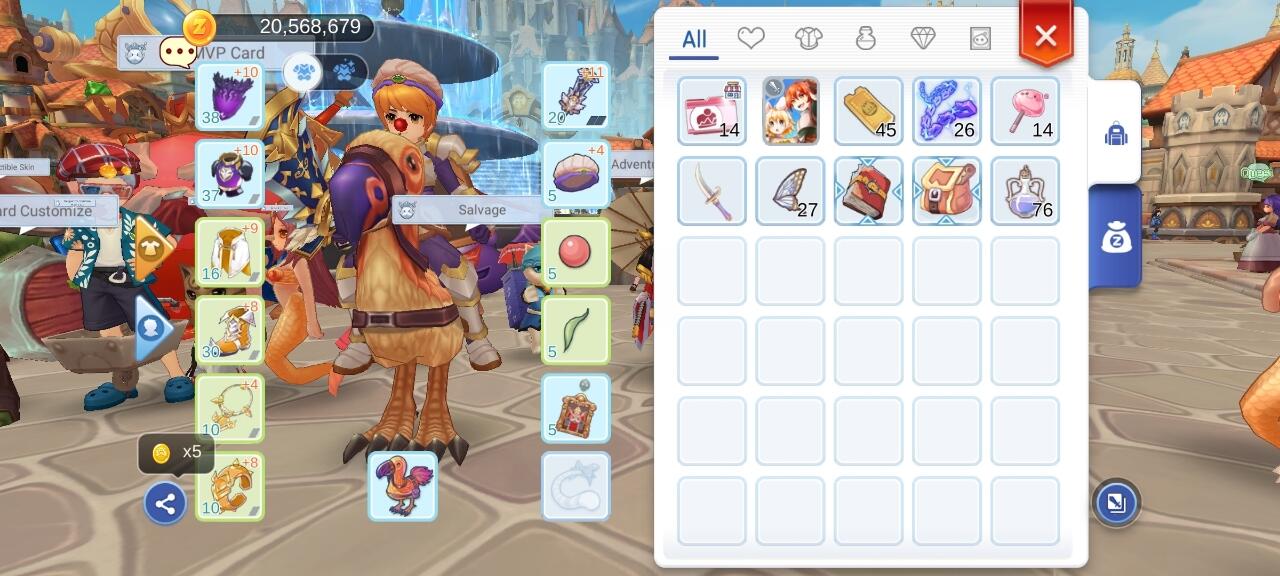This screenshot has height=576, width=1280.
Task: Pick the curved dagger in the bag
Action: tap(711, 190)
